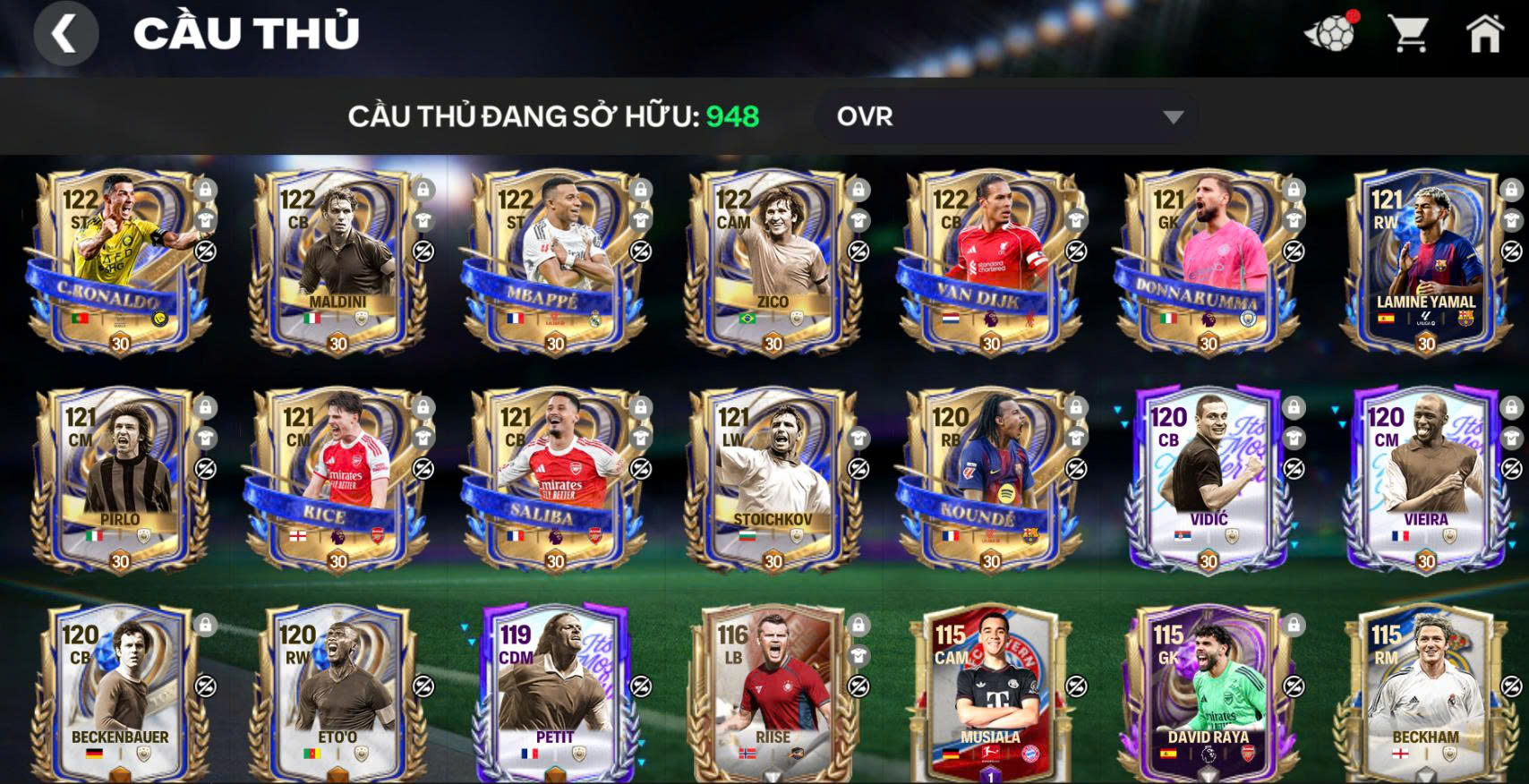
Task: Return to the home screen
Action: [x=1484, y=34]
